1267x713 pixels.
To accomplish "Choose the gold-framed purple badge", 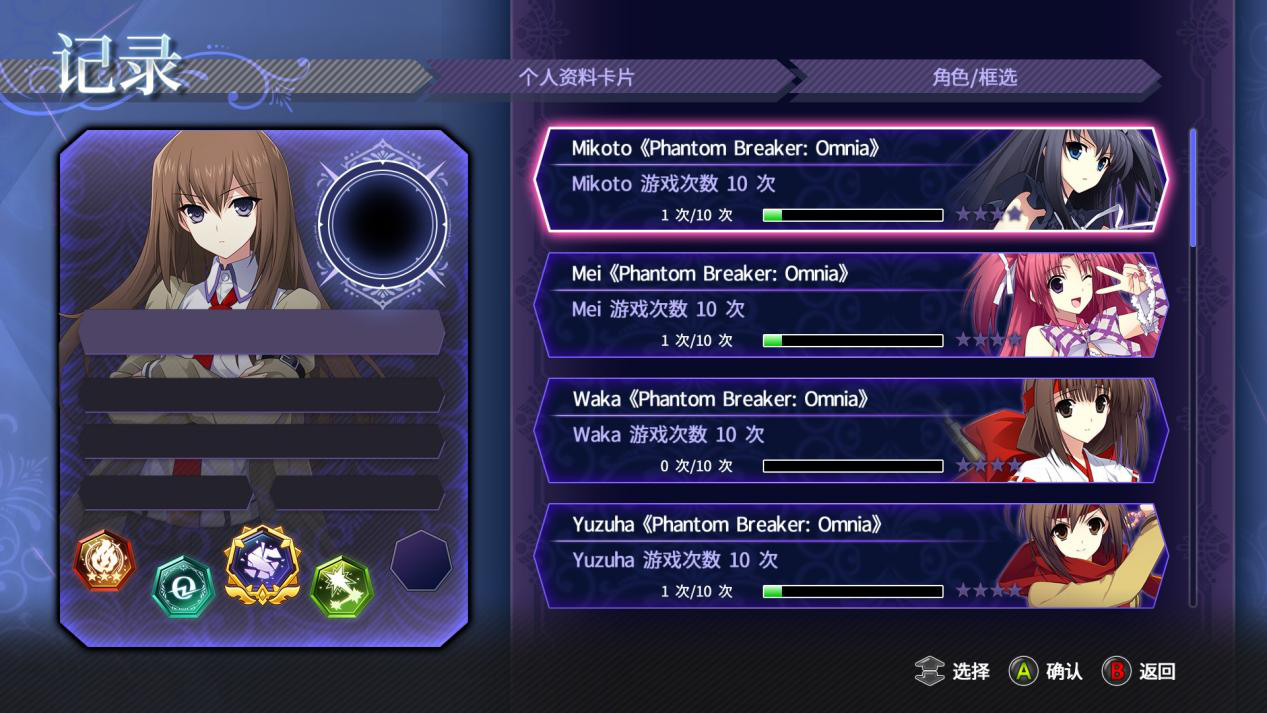I will [x=262, y=564].
